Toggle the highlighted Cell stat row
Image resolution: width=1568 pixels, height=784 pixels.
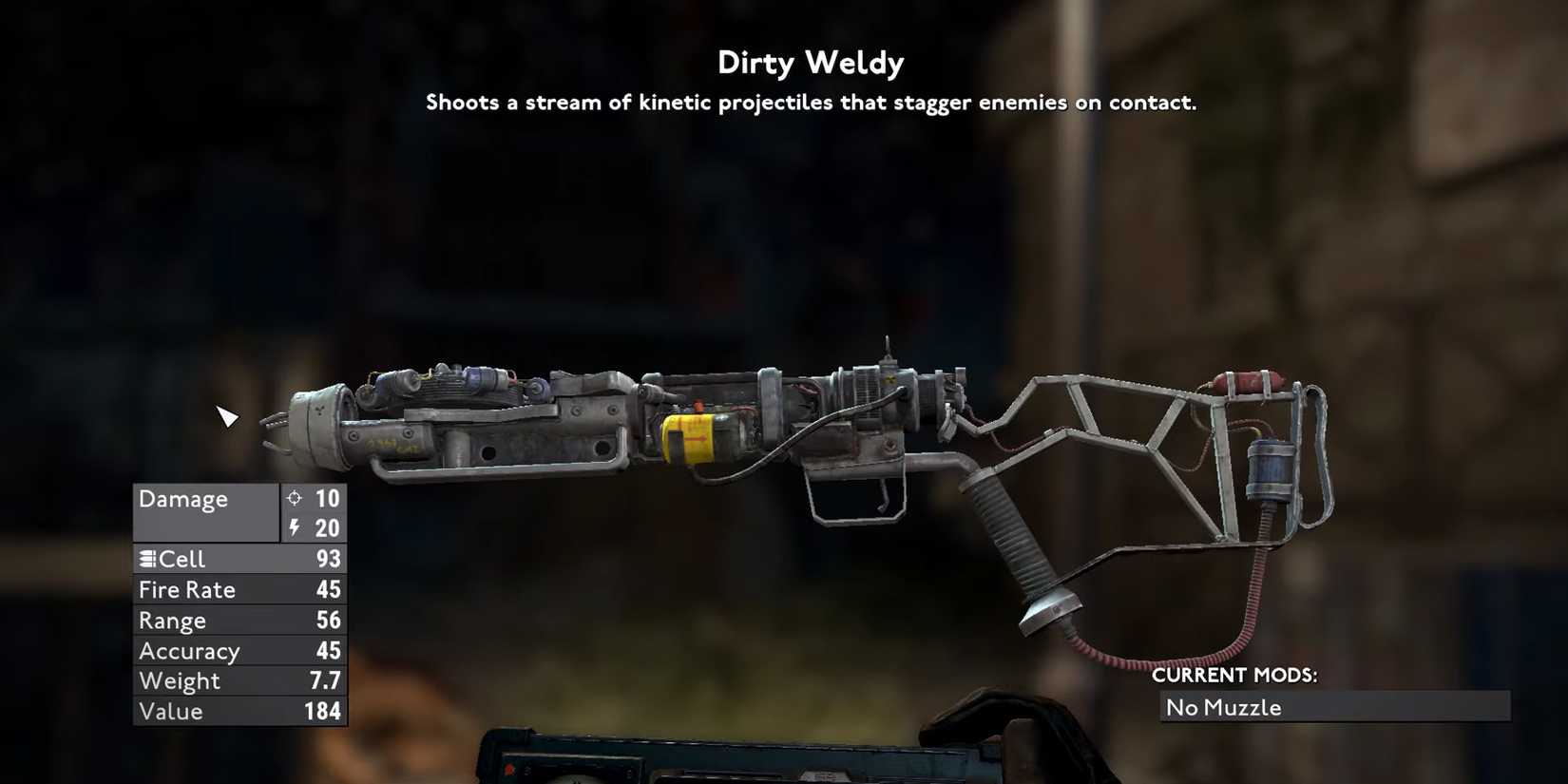(x=238, y=559)
